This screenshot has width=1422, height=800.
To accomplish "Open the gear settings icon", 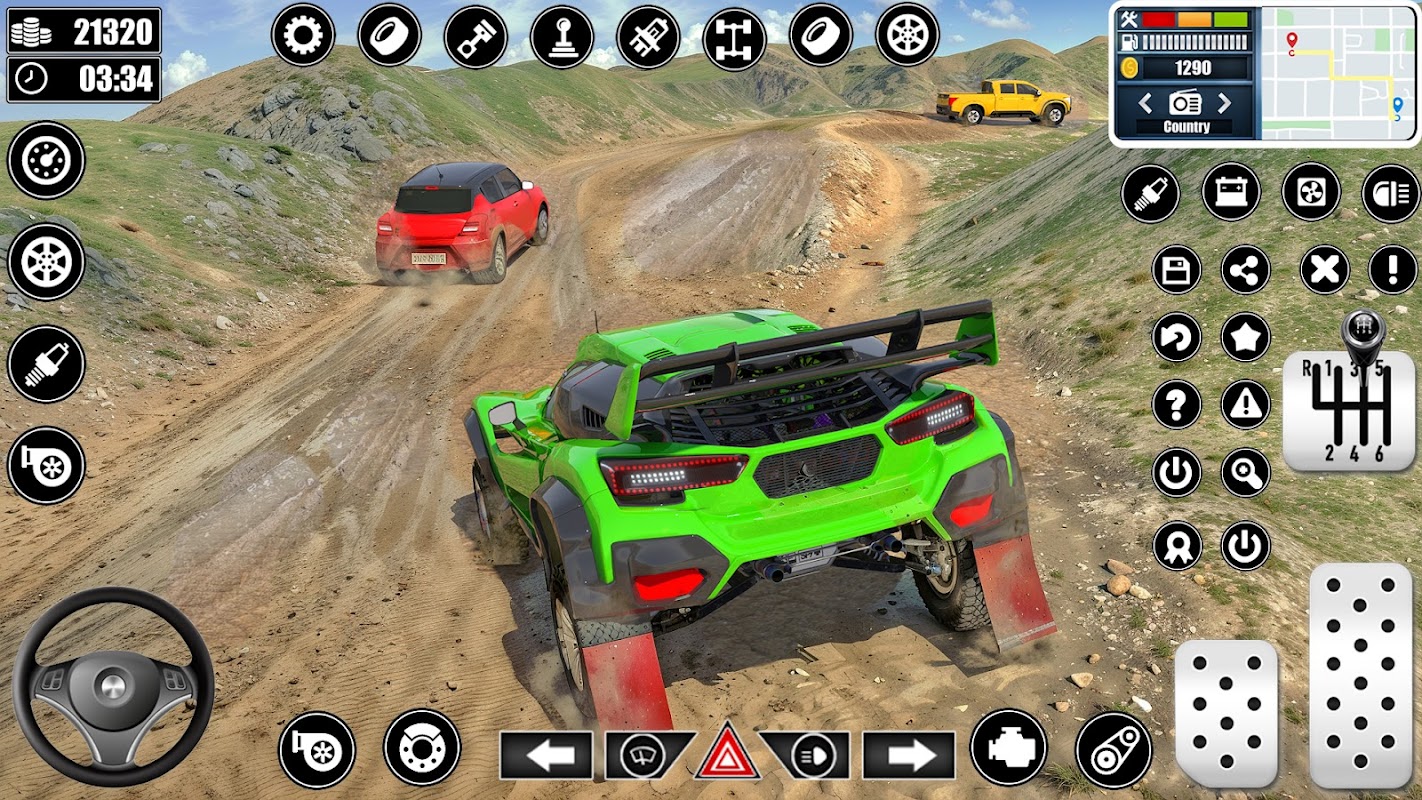I will click(x=302, y=36).
